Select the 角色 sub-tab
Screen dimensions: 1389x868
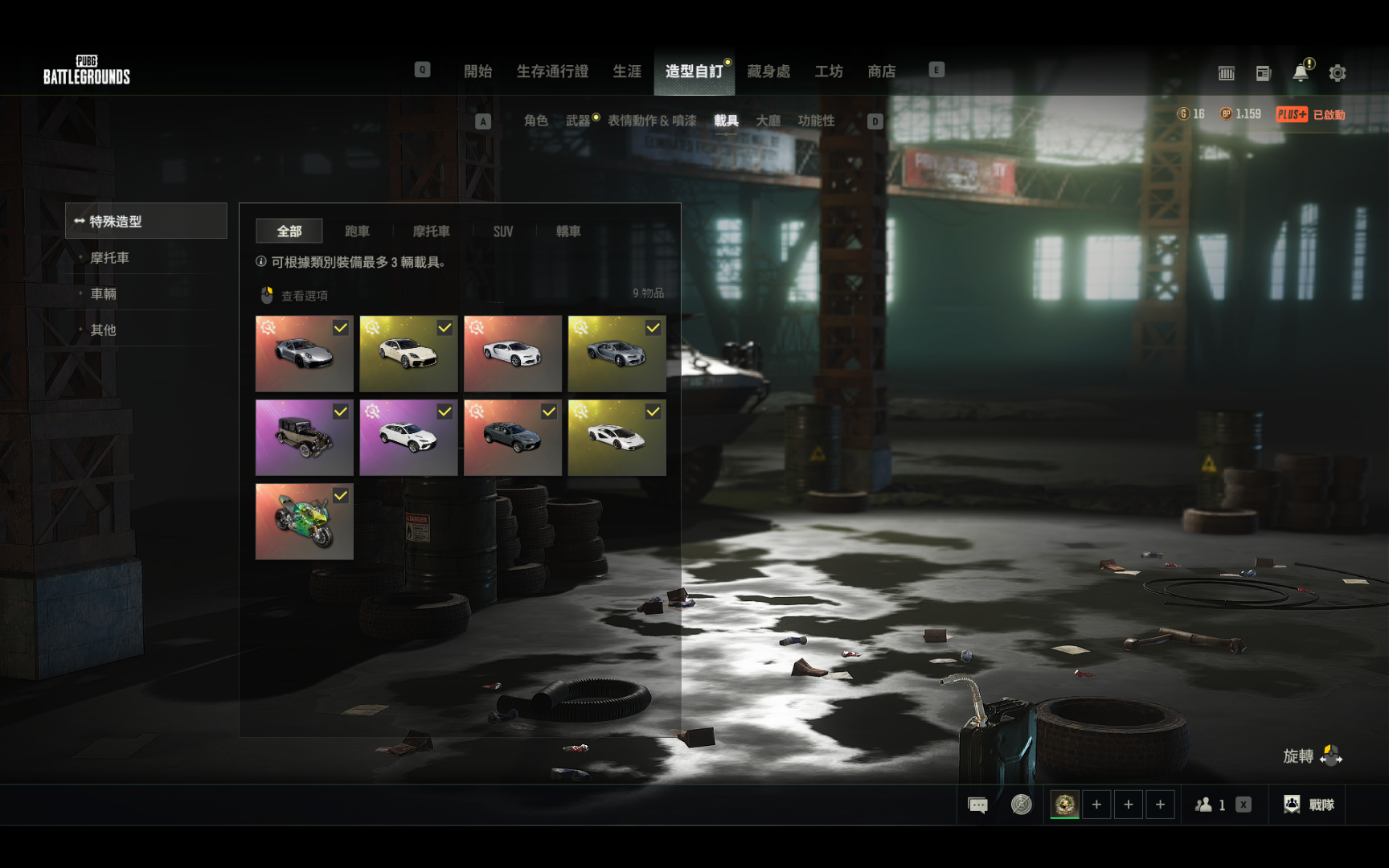[x=535, y=121]
